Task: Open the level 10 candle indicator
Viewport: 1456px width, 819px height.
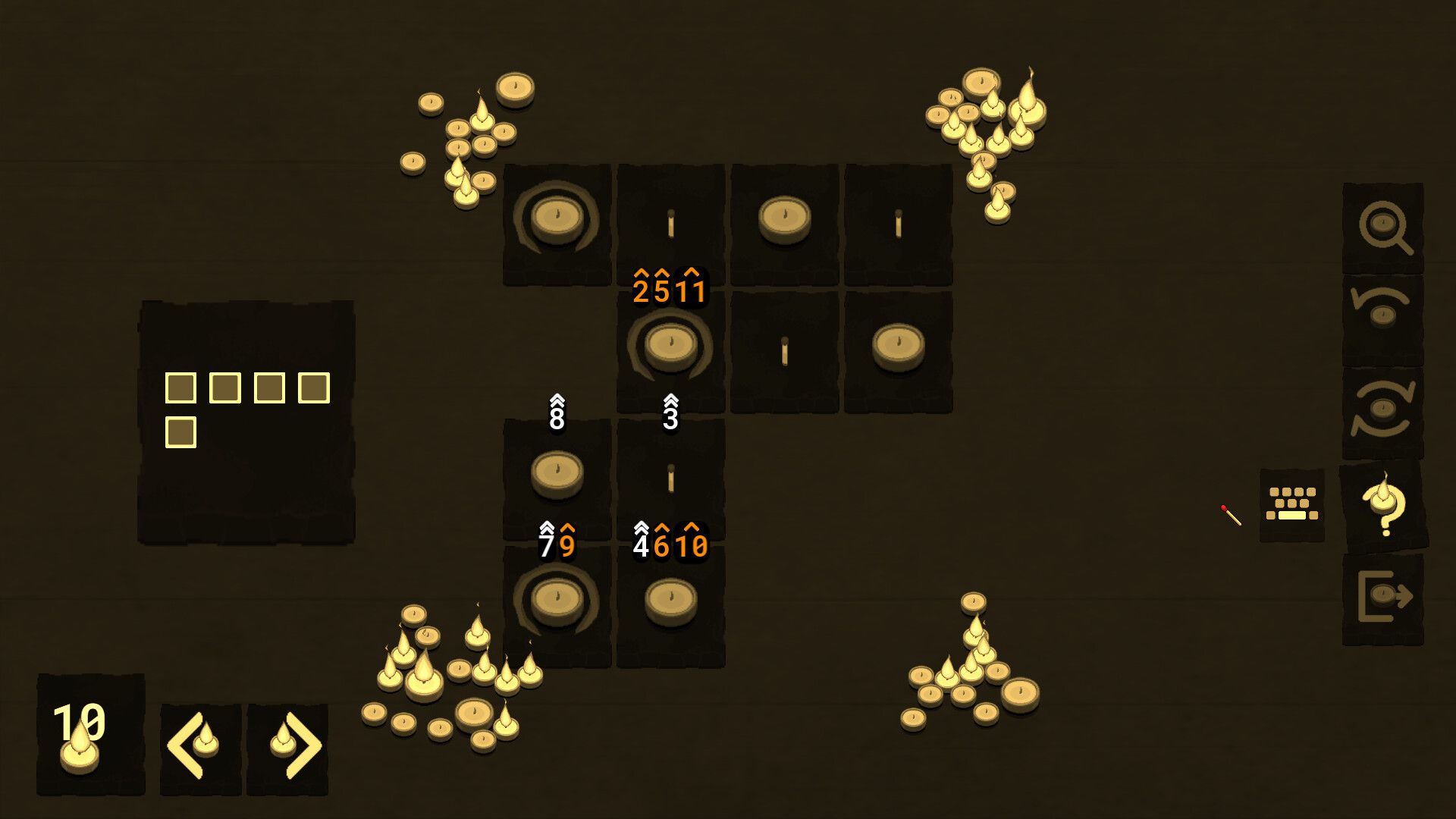Action: point(89,734)
